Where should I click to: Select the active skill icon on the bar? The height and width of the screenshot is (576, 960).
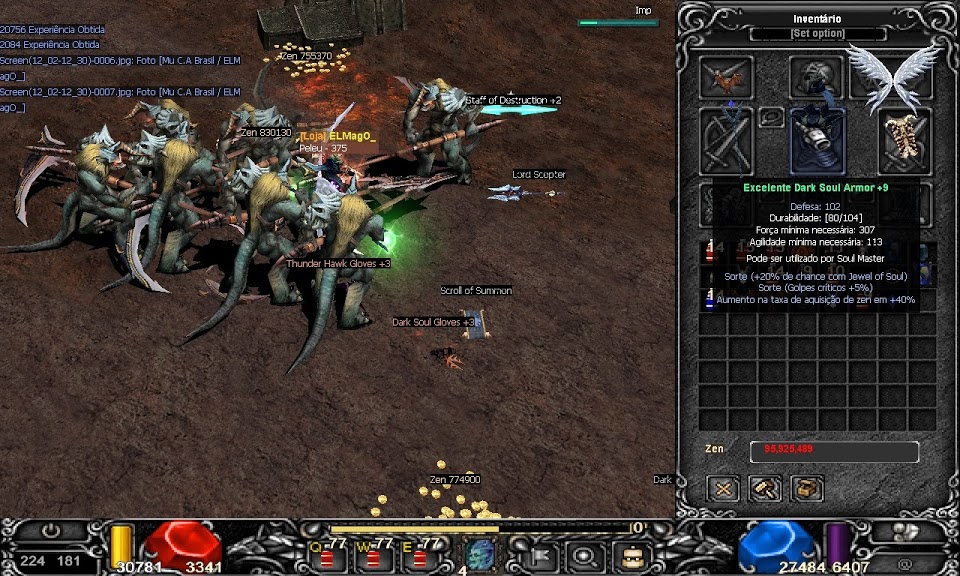point(480,553)
